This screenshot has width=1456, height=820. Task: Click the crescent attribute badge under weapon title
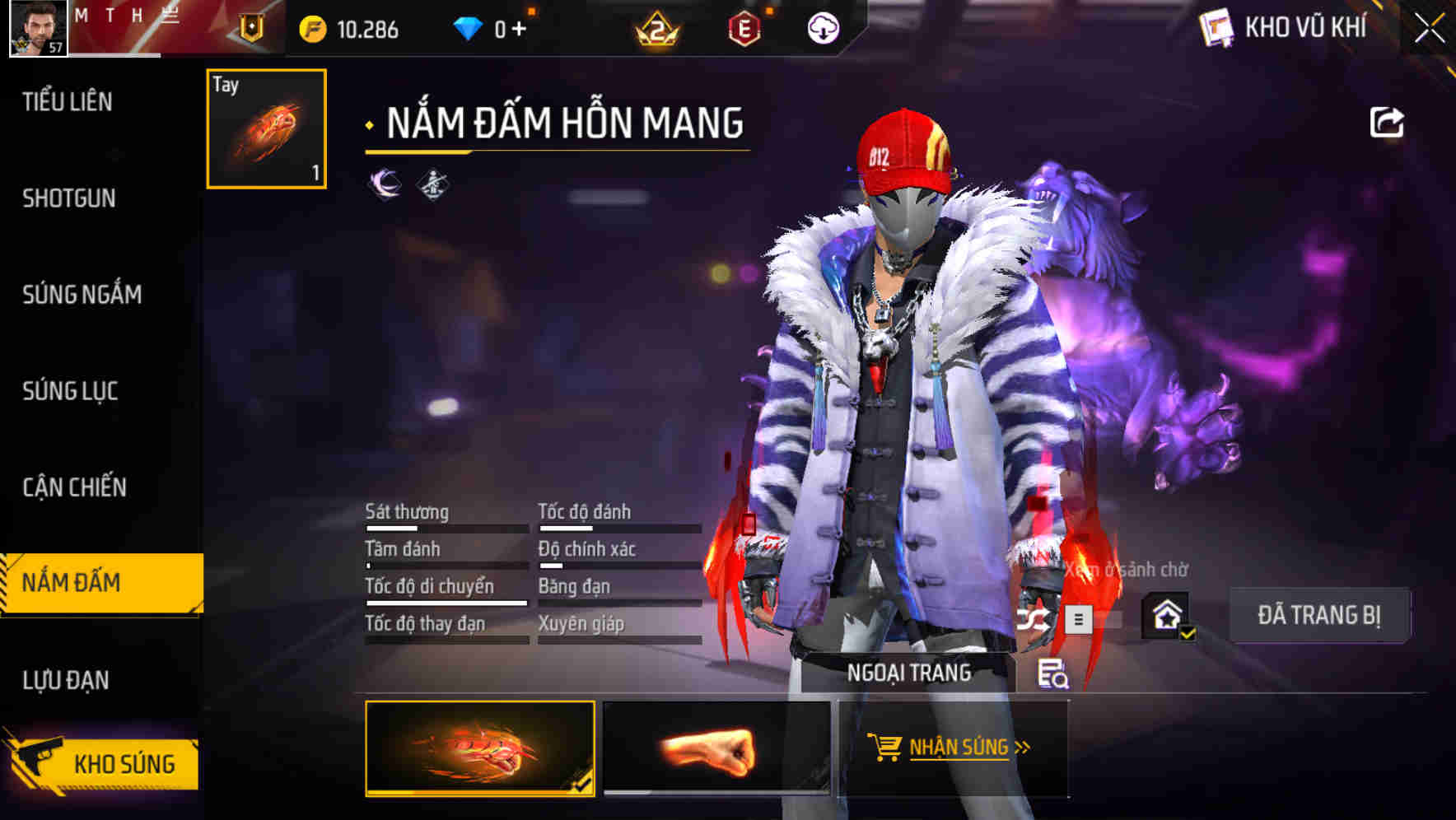(382, 184)
